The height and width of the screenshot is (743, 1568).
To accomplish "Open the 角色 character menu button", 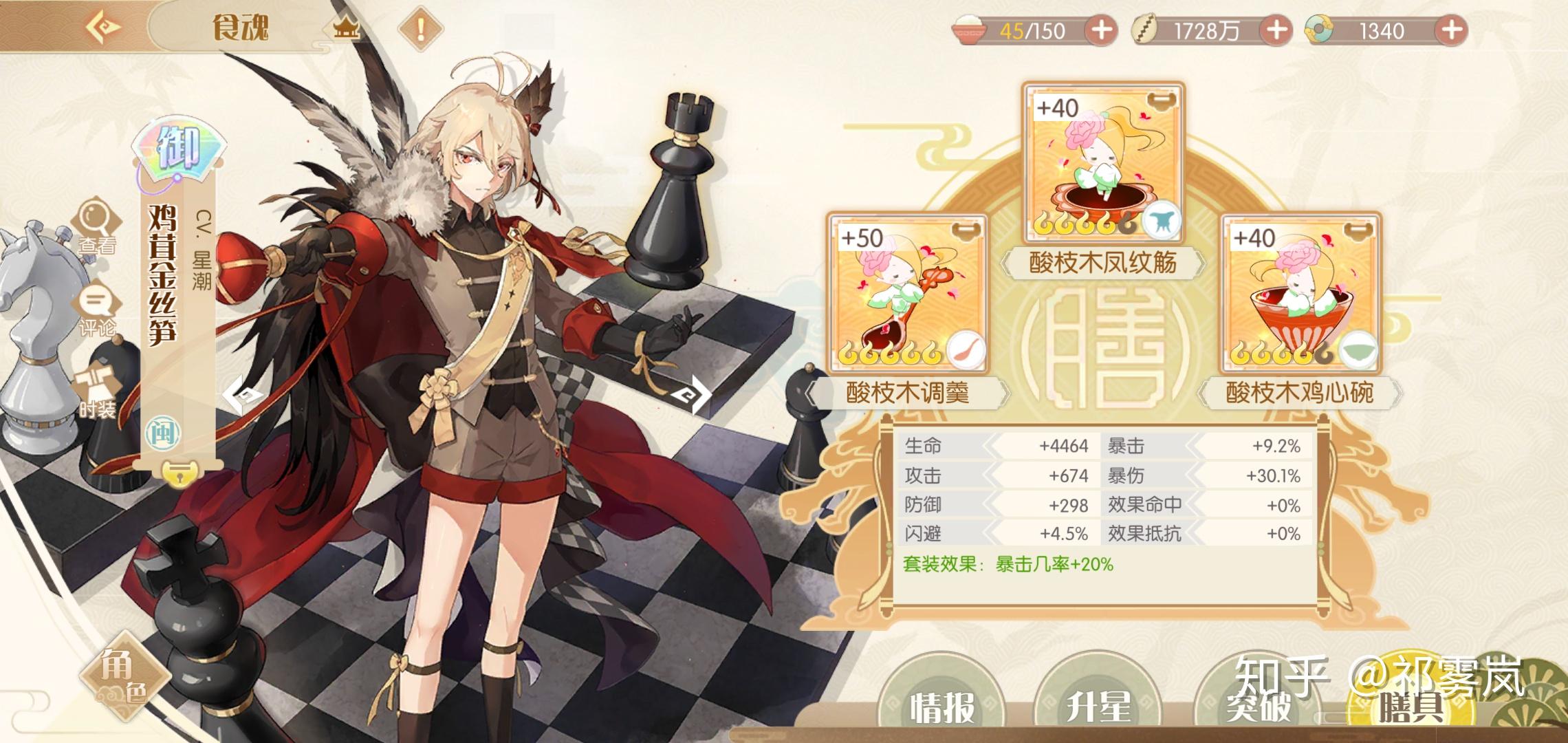I will click(x=124, y=677).
